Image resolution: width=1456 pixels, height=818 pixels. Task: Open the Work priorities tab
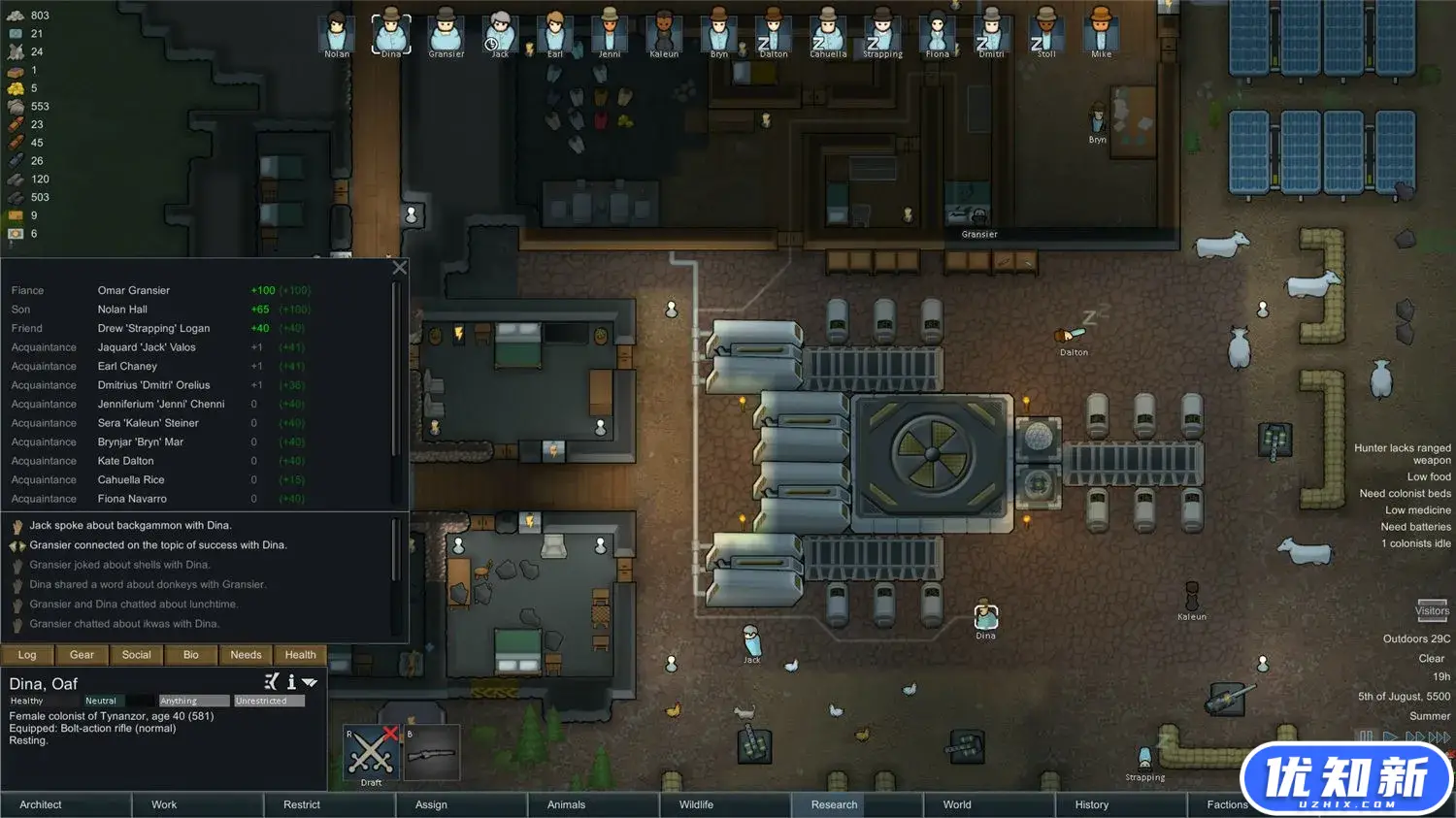click(164, 804)
